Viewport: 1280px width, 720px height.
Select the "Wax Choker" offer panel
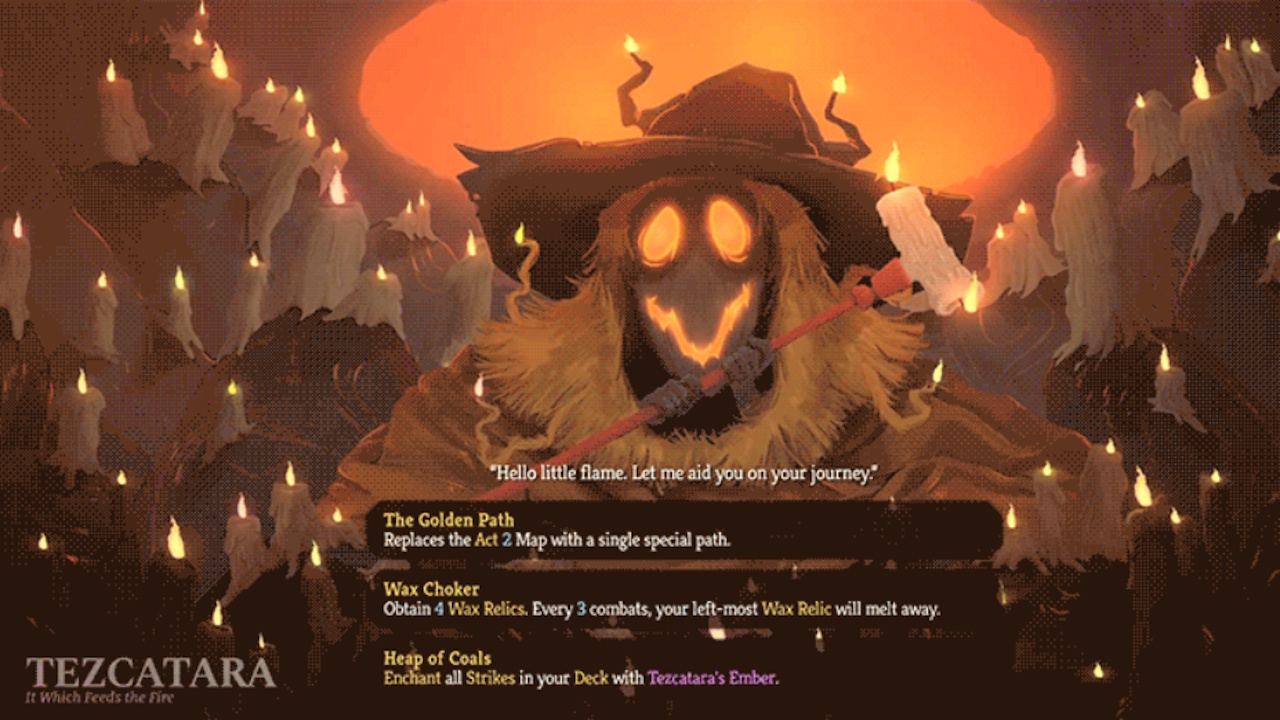(x=600, y=599)
